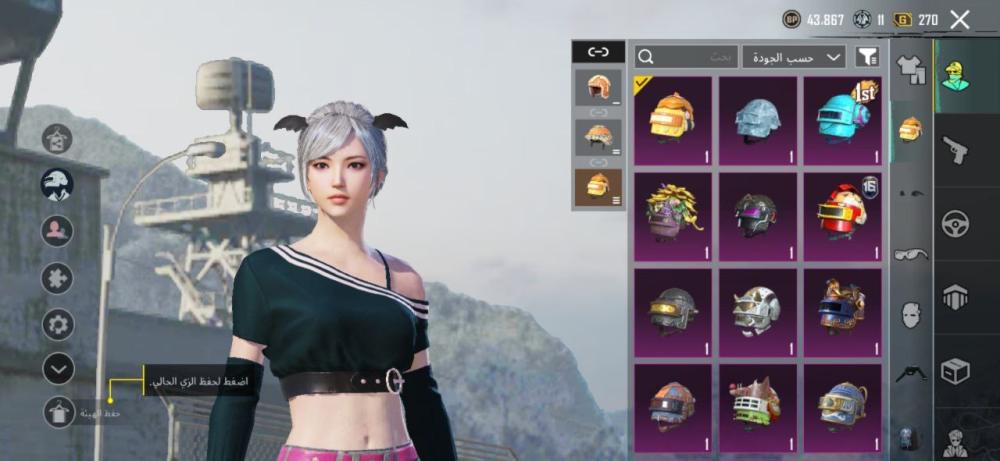Expand the down-arrow button on left panel
This screenshot has width=1000, height=461.
click(58, 368)
